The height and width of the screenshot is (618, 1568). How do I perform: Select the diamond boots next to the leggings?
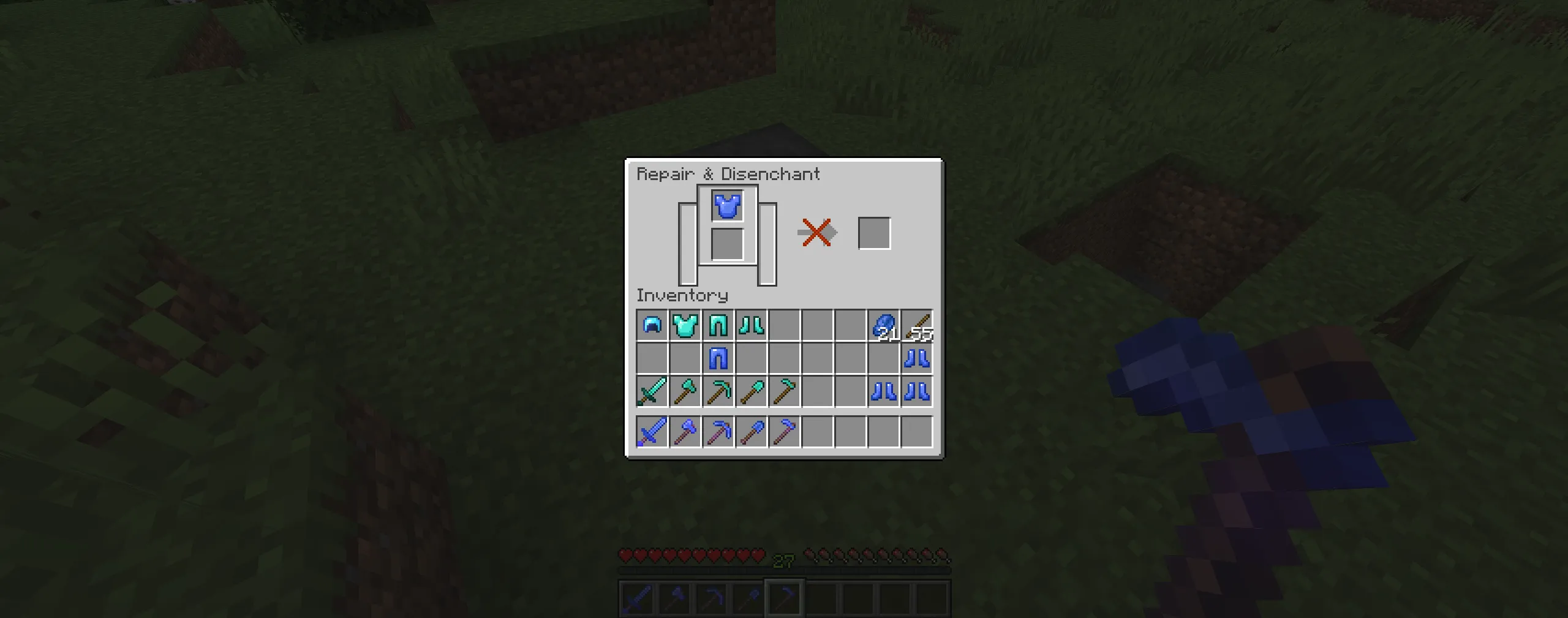click(x=752, y=326)
